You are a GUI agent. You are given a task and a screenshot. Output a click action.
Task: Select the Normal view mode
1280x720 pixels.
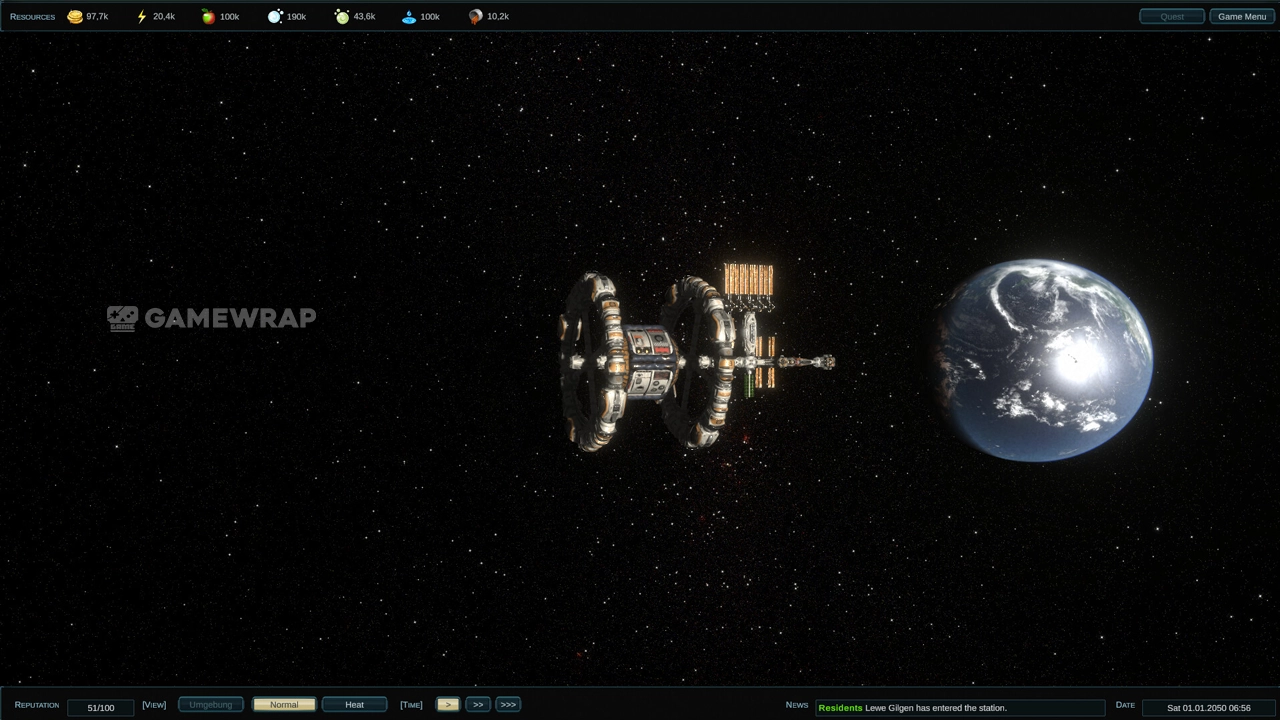pyautogui.click(x=284, y=705)
